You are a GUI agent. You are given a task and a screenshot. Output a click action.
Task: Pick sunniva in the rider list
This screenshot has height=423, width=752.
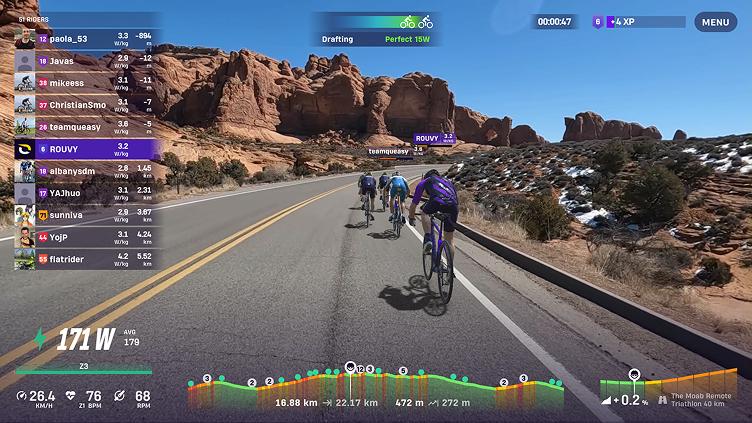(x=85, y=214)
